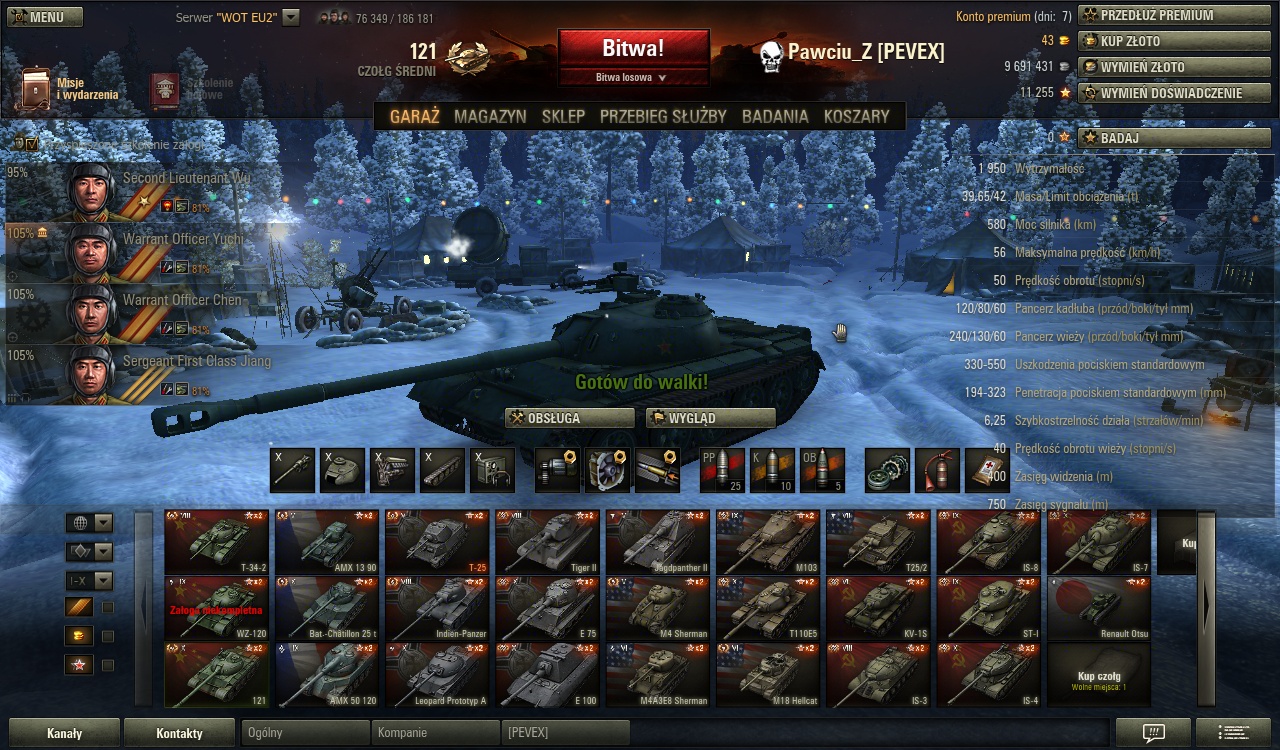
Task: Select the Tiger II tank in the carousel
Action: 547,542
